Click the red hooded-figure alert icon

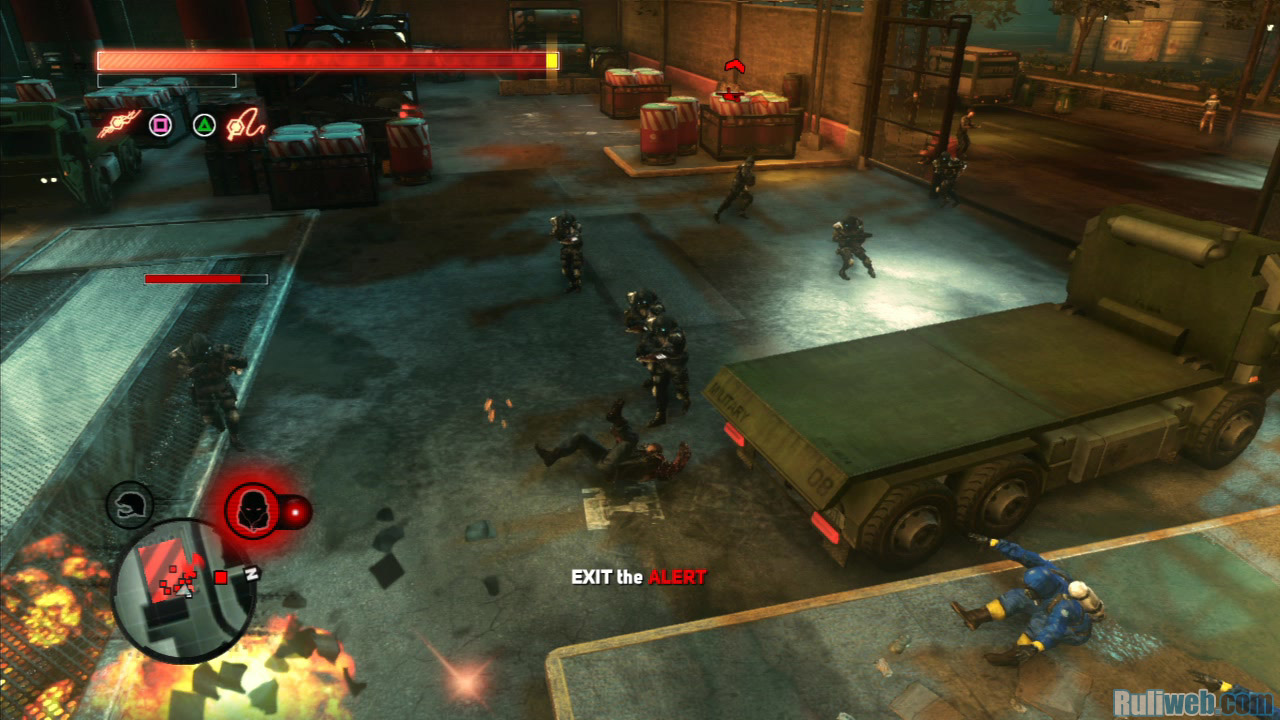252,511
